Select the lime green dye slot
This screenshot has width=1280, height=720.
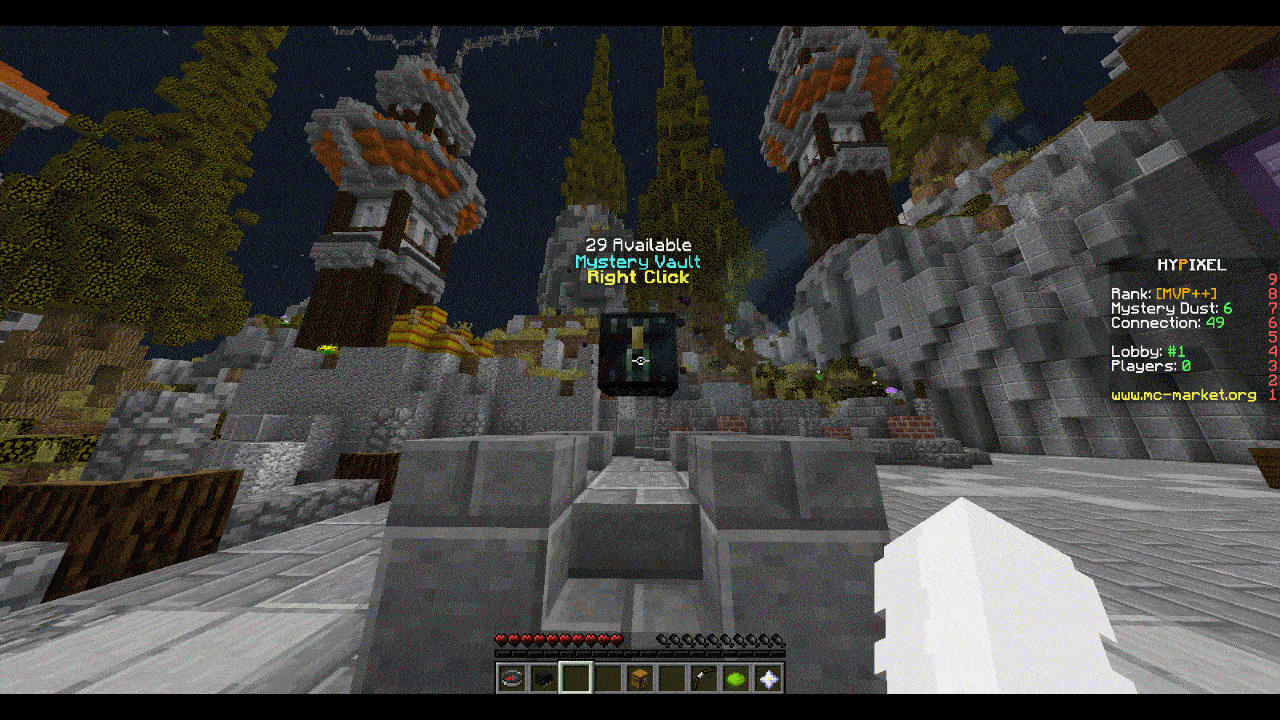click(737, 679)
